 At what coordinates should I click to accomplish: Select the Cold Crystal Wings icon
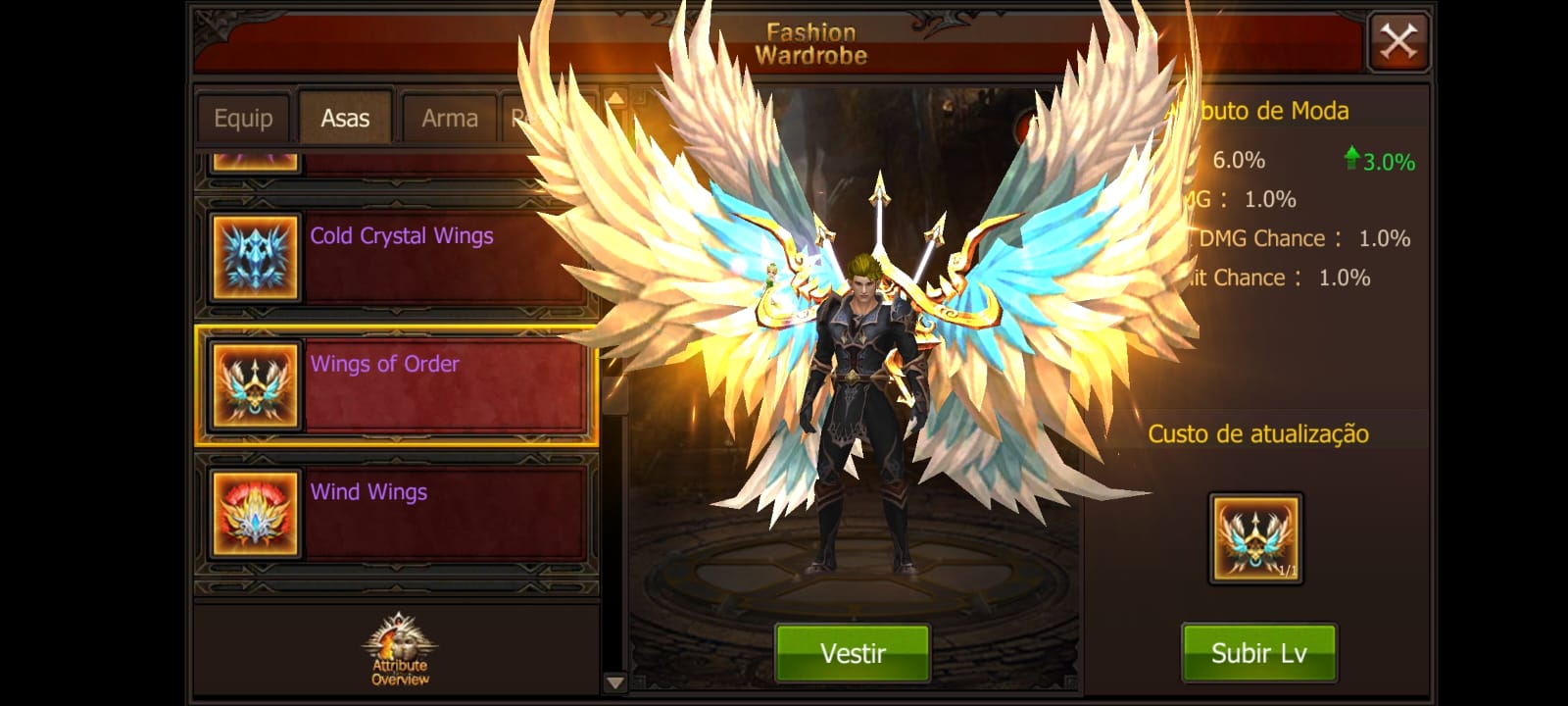(254, 257)
